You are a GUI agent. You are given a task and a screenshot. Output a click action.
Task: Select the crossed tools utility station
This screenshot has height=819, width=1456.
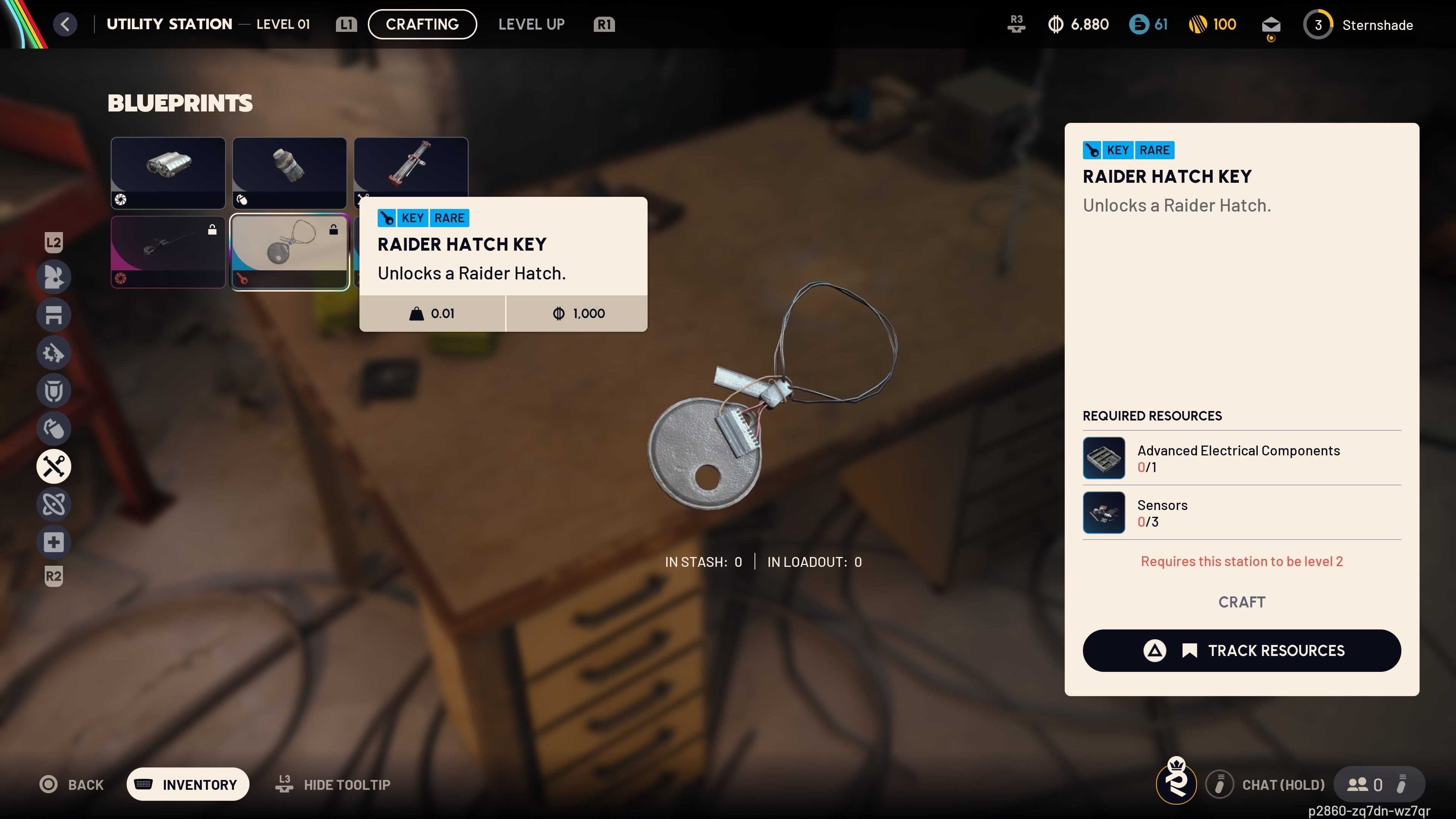pyautogui.click(x=54, y=466)
